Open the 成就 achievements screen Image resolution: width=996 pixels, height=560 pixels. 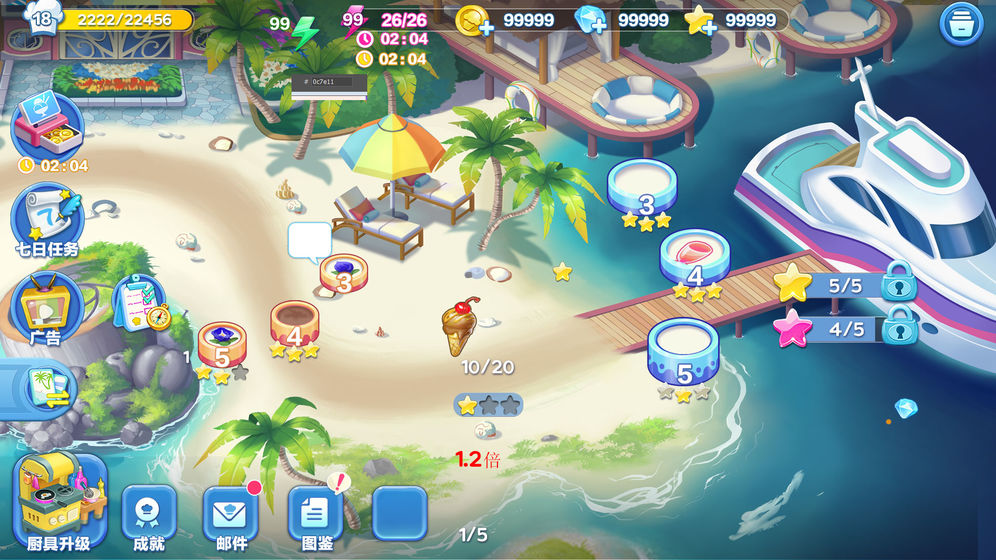click(x=149, y=517)
